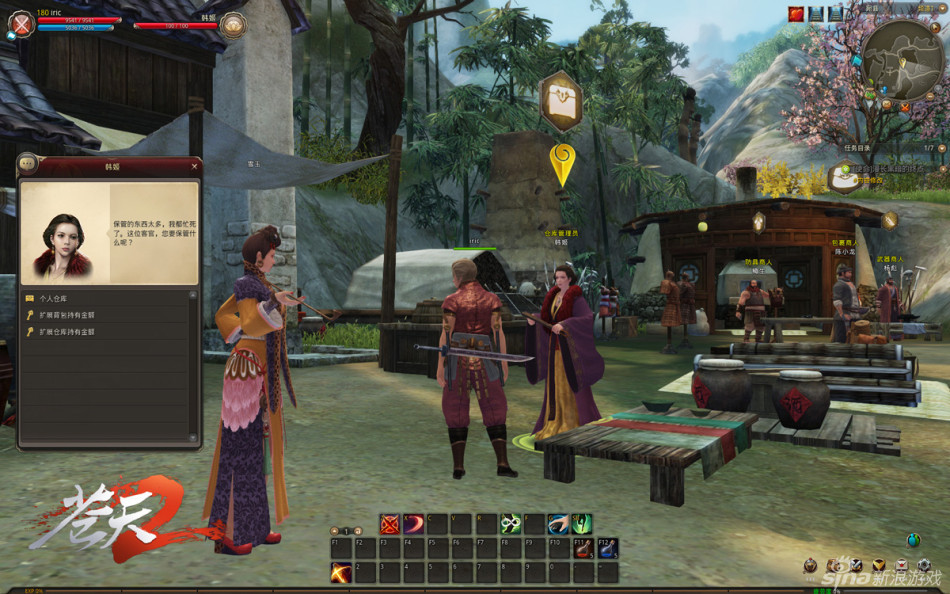Collapse the 任务目录 quest tracker
This screenshot has height=594, width=950.
941,147
